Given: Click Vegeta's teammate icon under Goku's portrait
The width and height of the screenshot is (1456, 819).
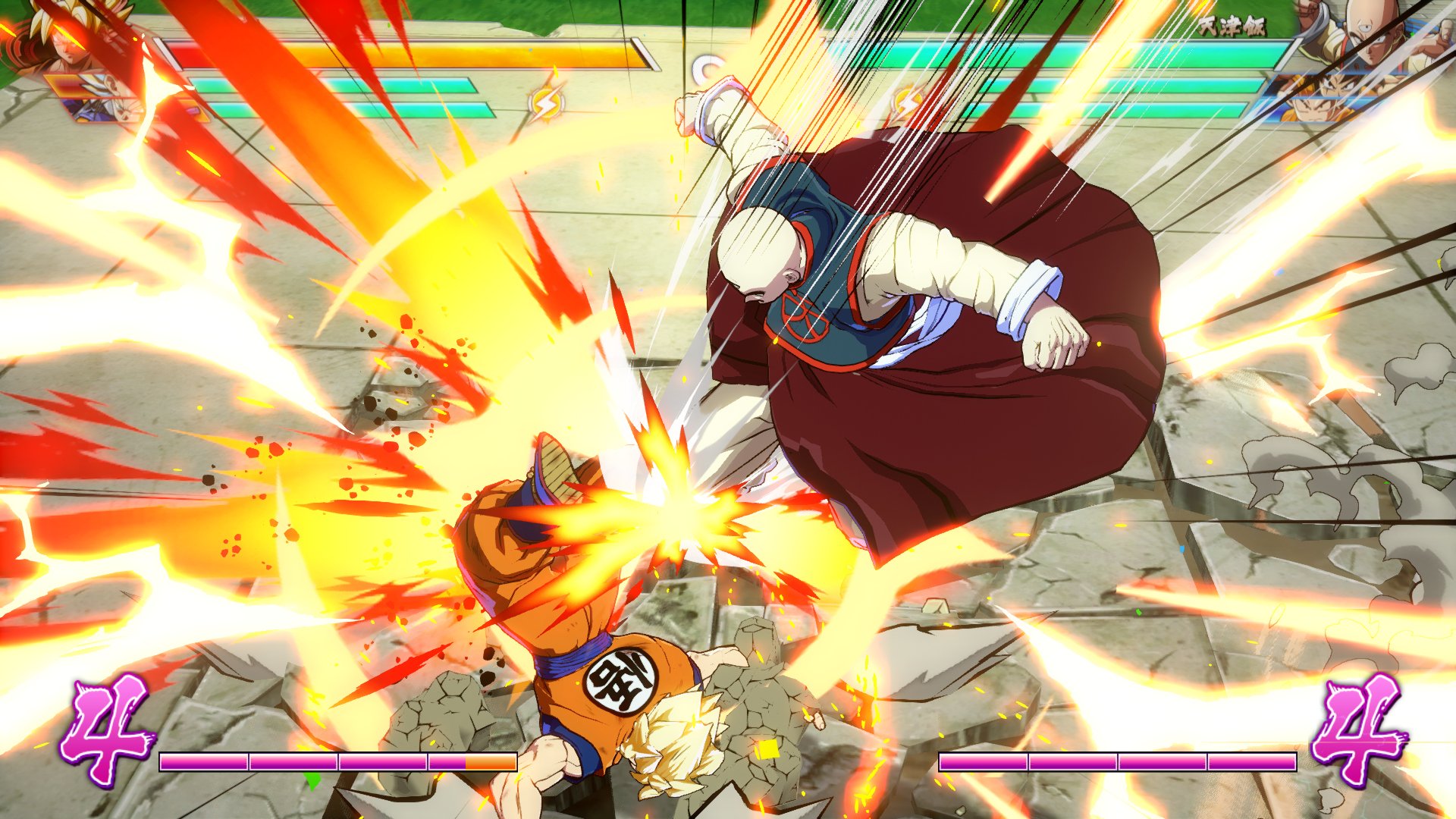Looking at the screenshot, I should [99, 111].
